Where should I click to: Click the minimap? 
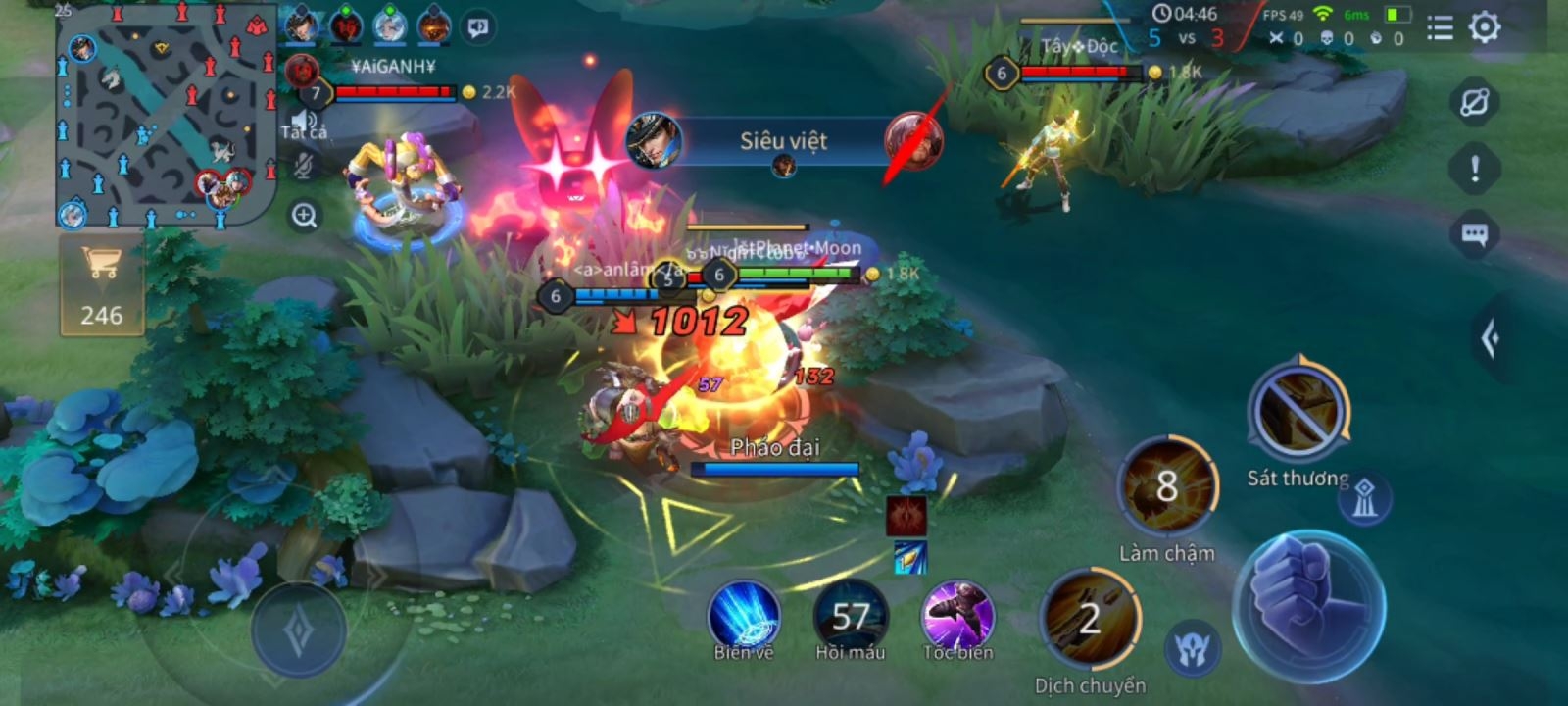[x=165, y=116]
